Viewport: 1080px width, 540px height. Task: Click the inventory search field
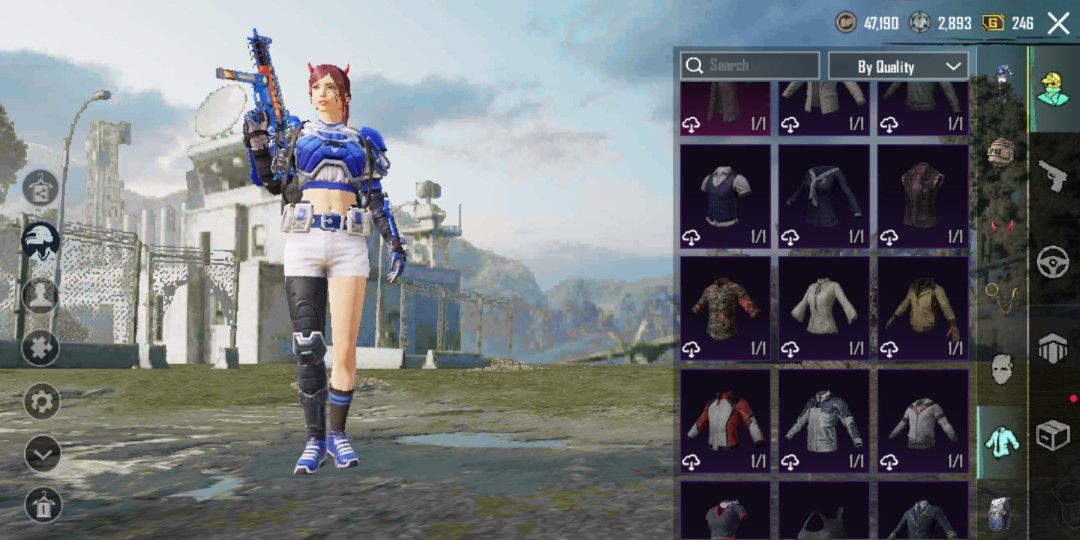(x=750, y=66)
